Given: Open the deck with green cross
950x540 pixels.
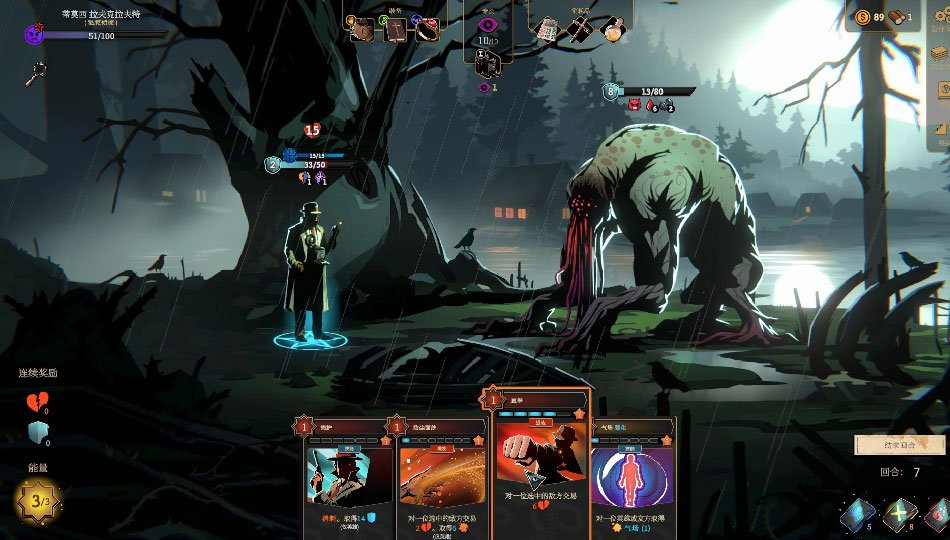Looking at the screenshot, I should click(x=899, y=515).
